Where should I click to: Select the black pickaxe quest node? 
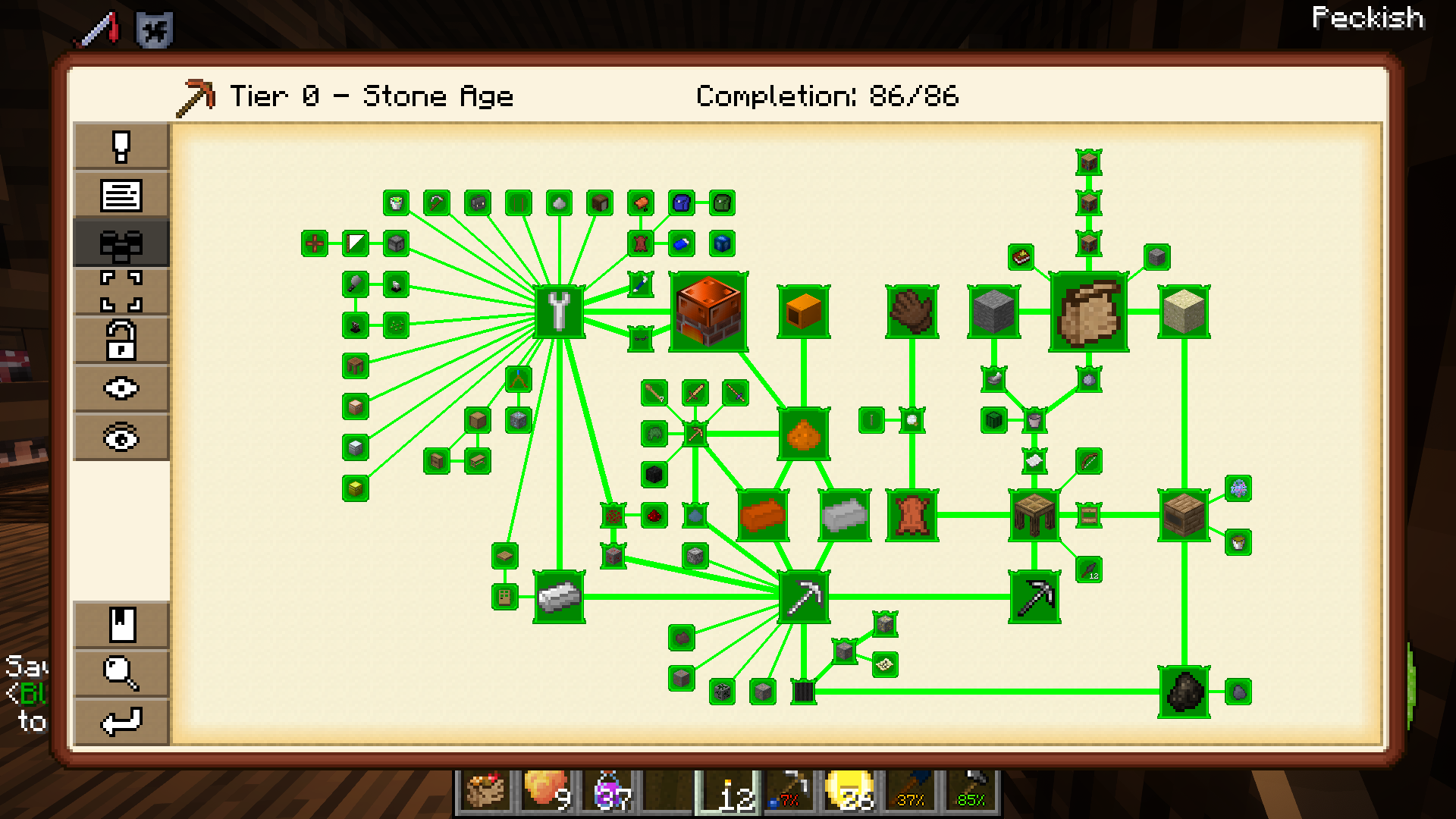pos(1034,598)
